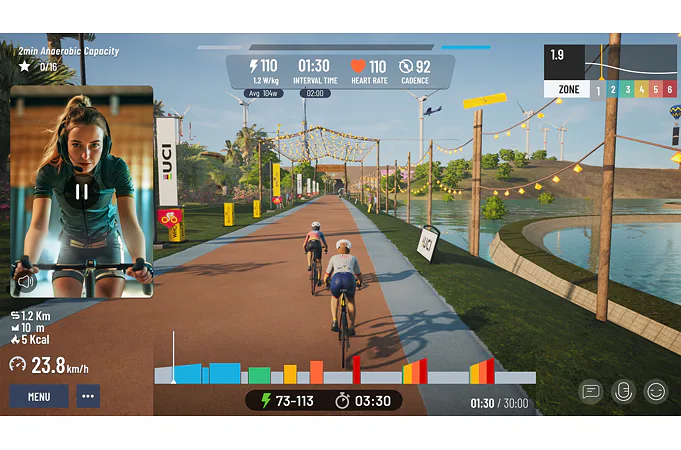This screenshot has height=450, width=681.
Task: Open the smiley emoji reactions
Action: pyautogui.click(x=656, y=391)
